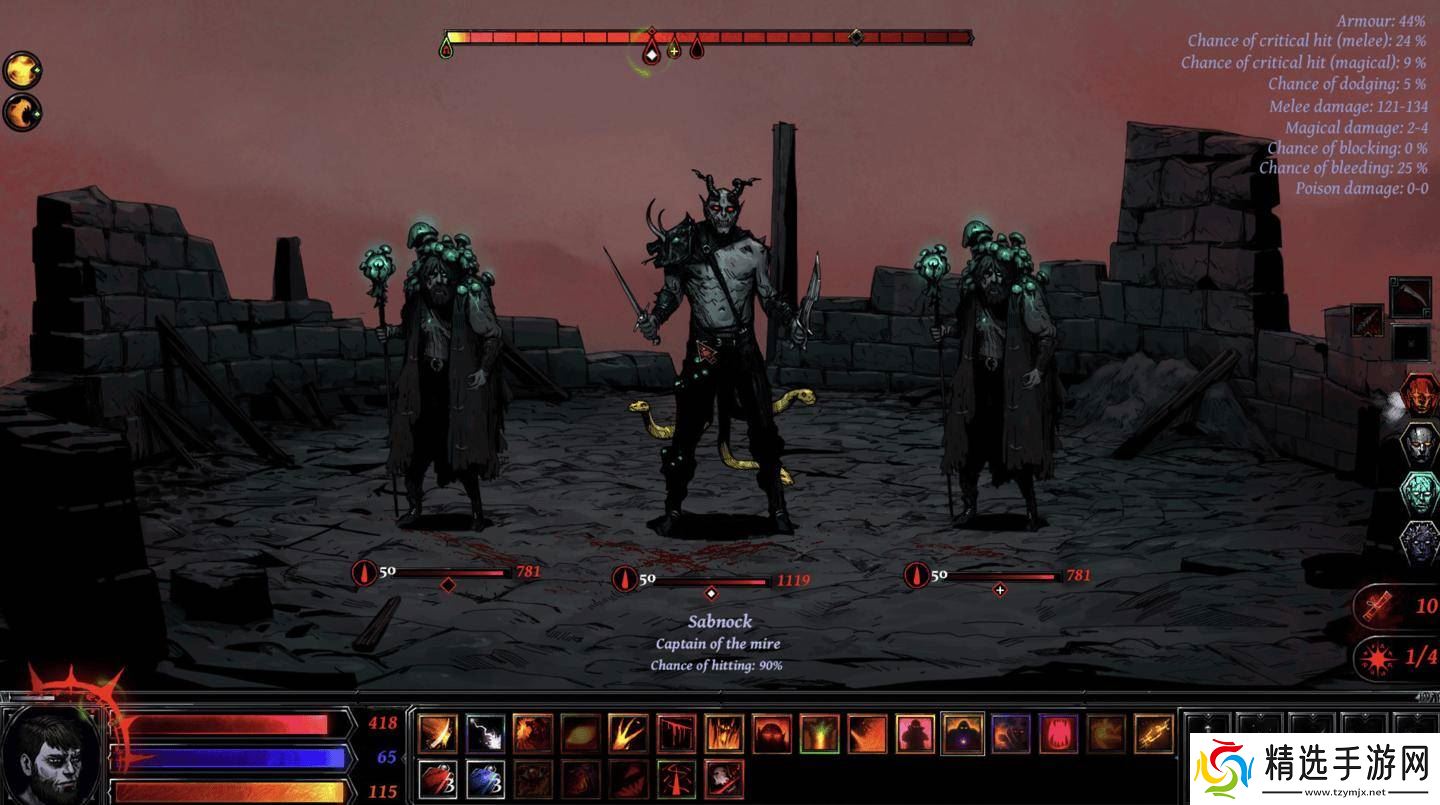Select the scythe weapon slot
The image size is (1440, 805).
[x=1410, y=297]
